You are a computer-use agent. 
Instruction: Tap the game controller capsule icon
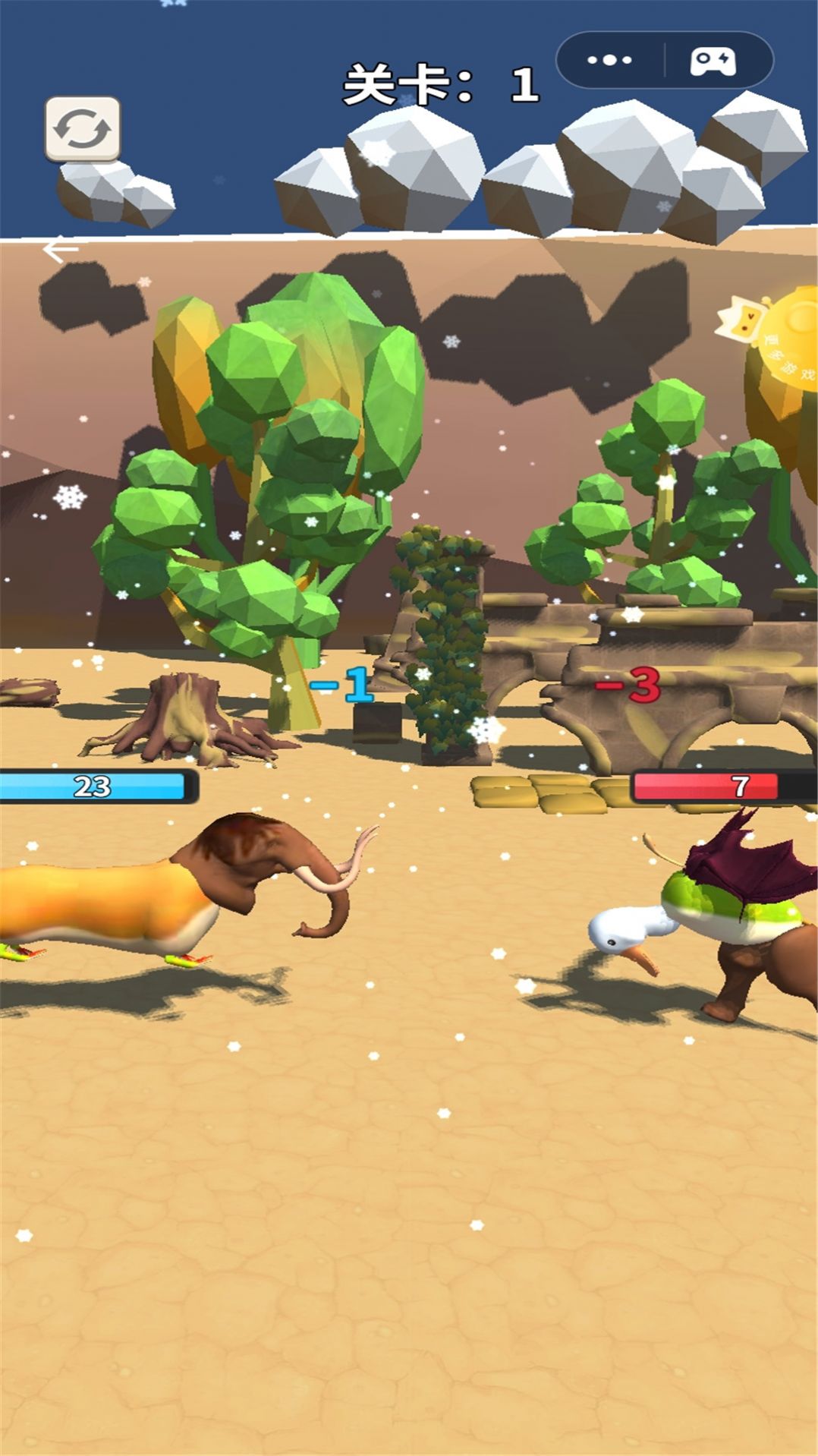713,61
